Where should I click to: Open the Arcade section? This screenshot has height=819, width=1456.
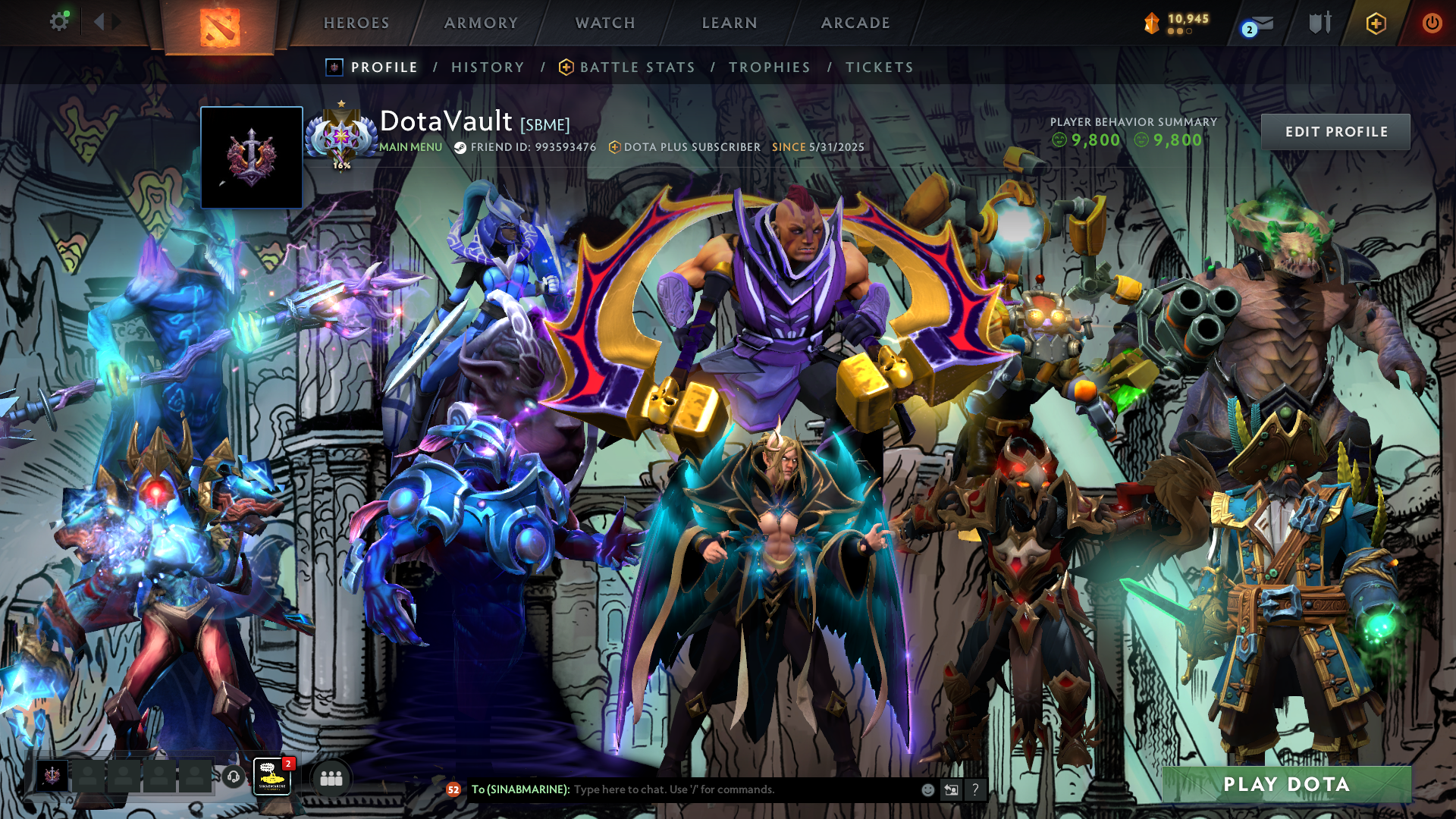pos(855,23)
